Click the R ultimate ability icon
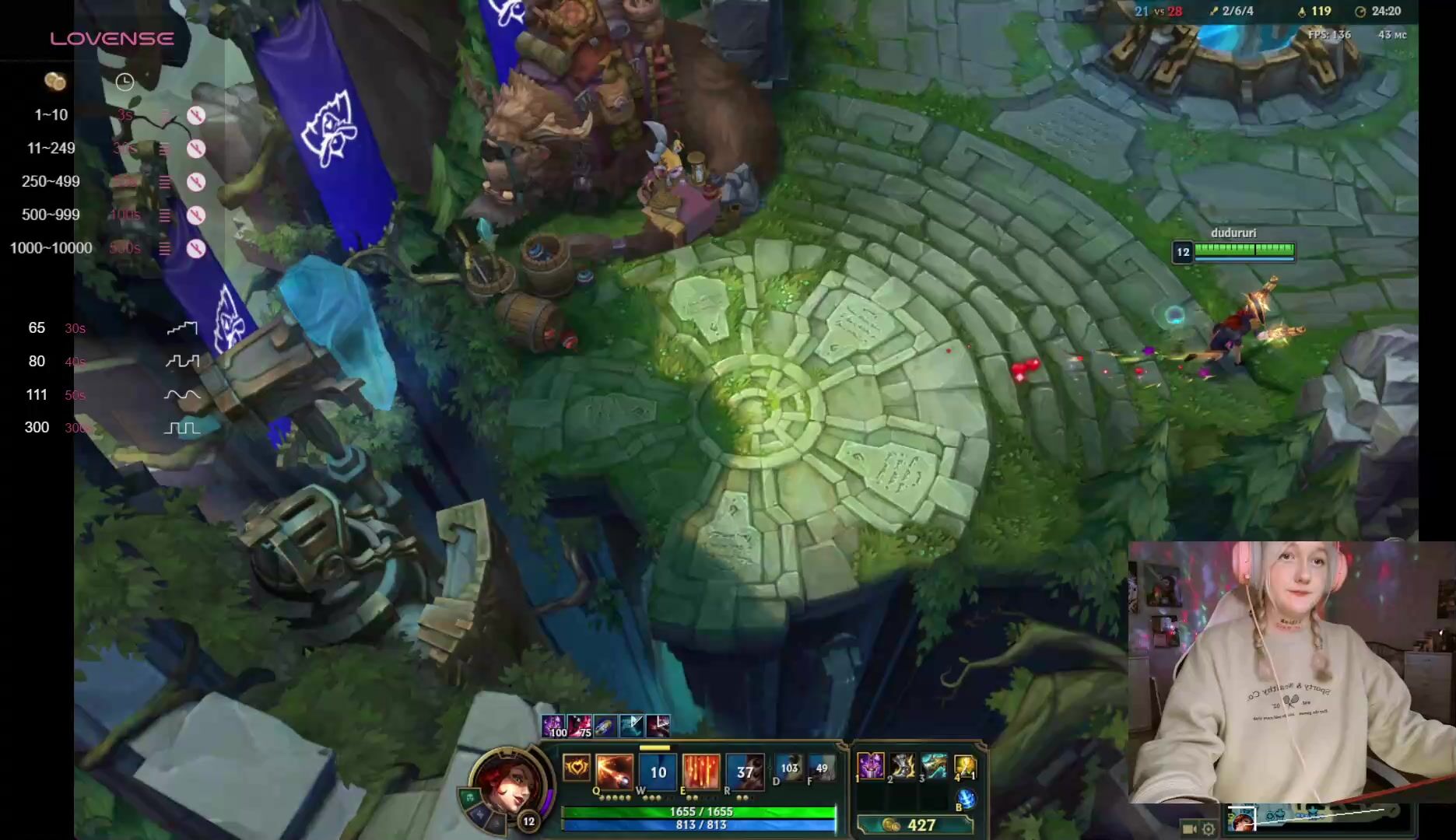 click(x=745, y=771)
